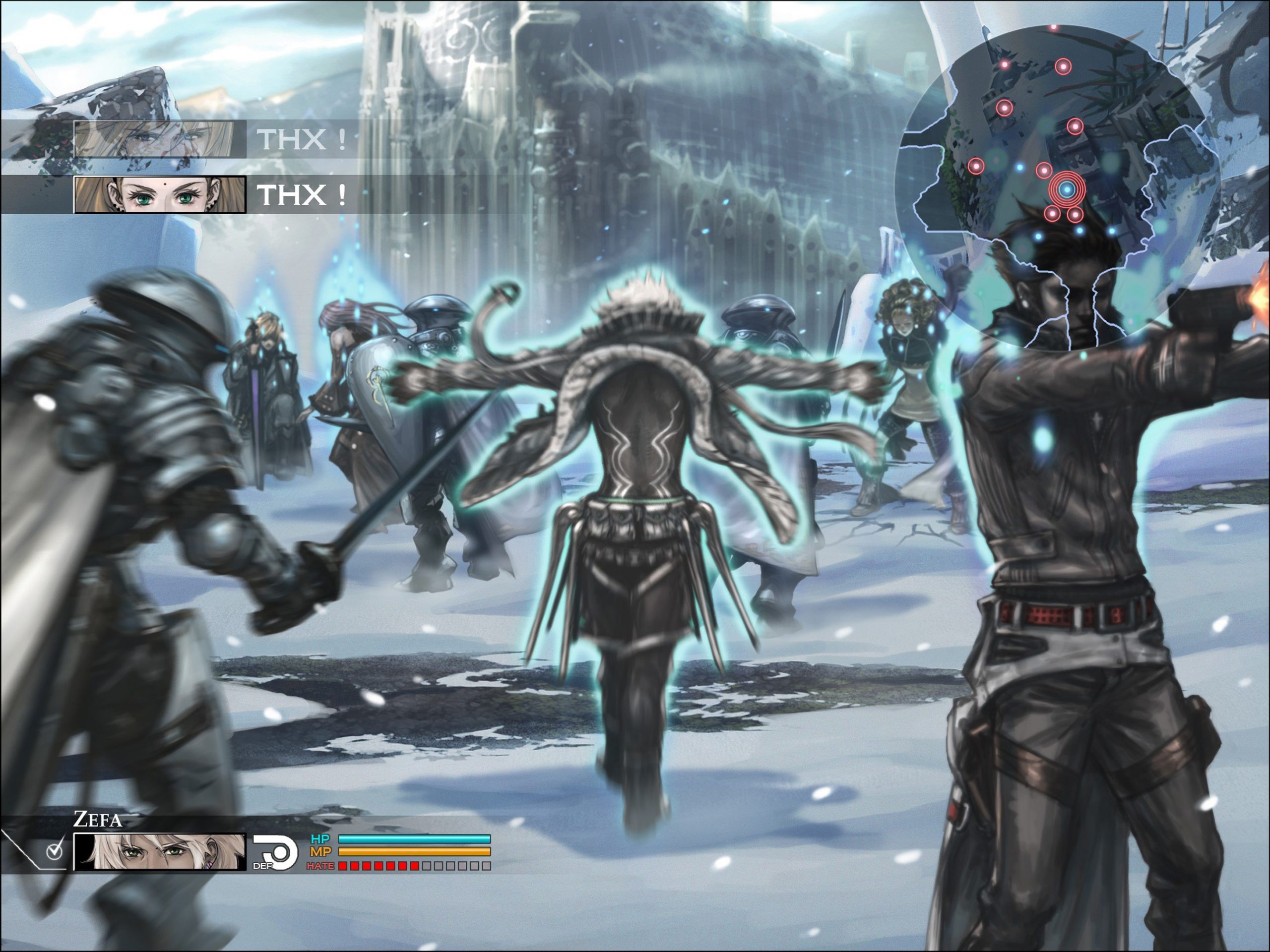Viewport: 1270px width, 952px height.
Task: Choose the faded blonde ally portrait
Action: tap(154, 139)
